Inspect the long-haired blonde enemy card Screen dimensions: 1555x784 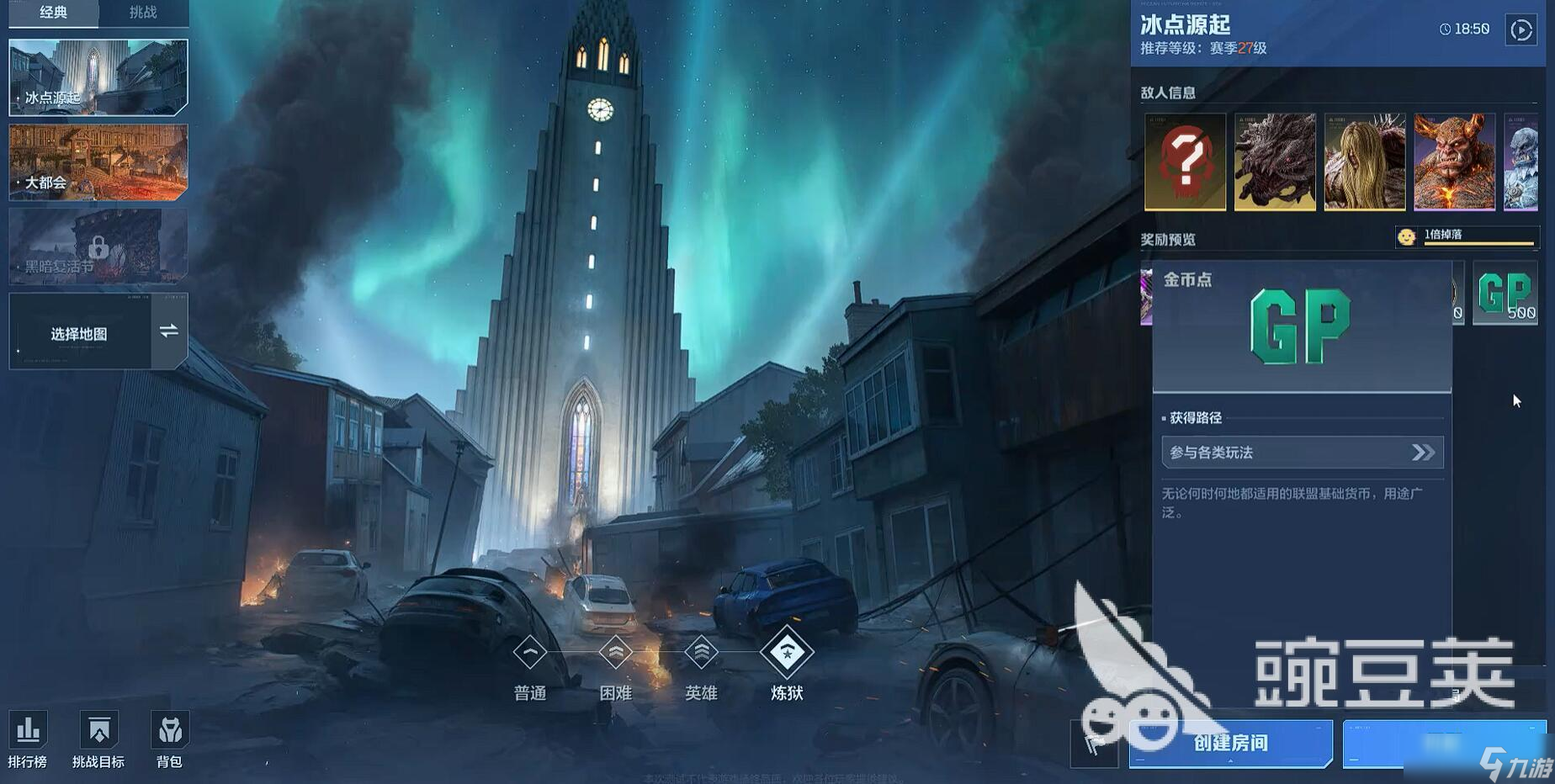[x=1364, y=162]
